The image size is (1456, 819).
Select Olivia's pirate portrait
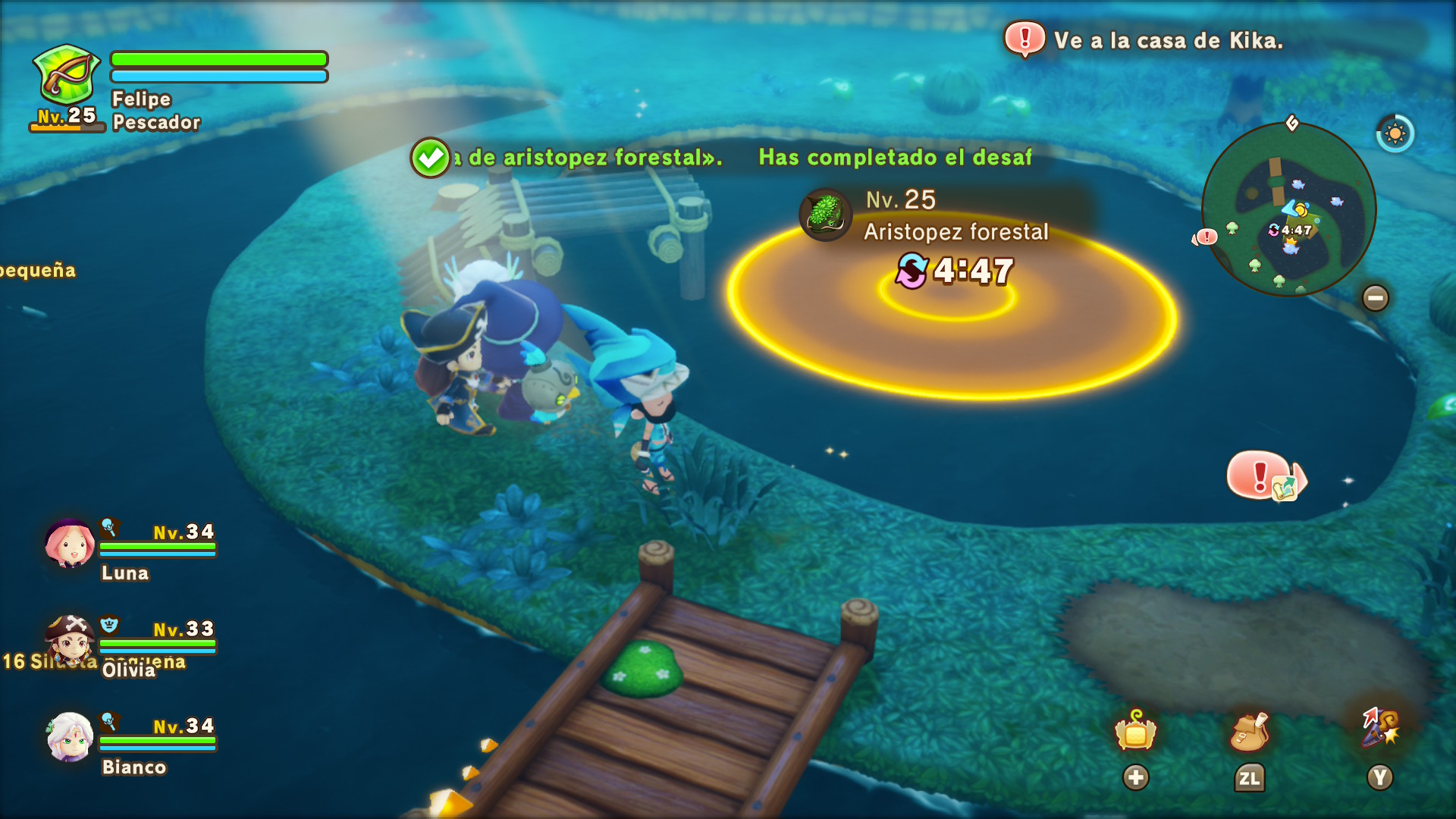69,639
